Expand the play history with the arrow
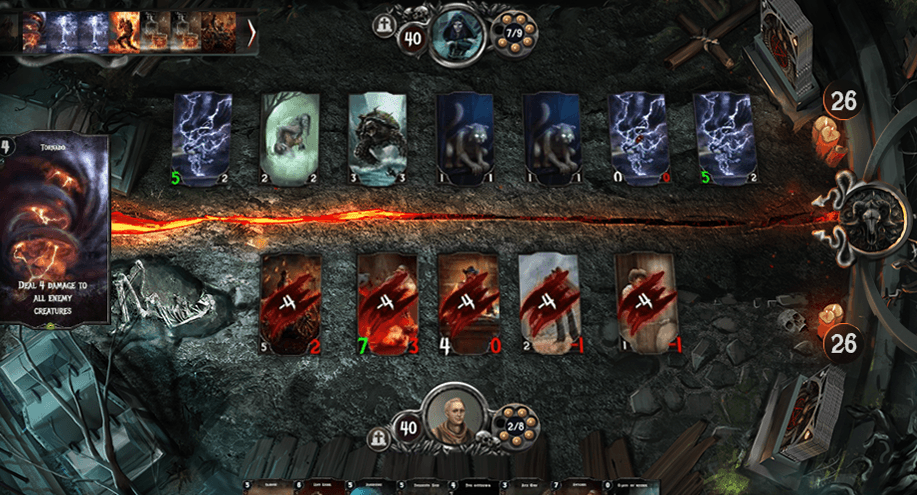Viewport: 917px width, 495px height. 251,35
